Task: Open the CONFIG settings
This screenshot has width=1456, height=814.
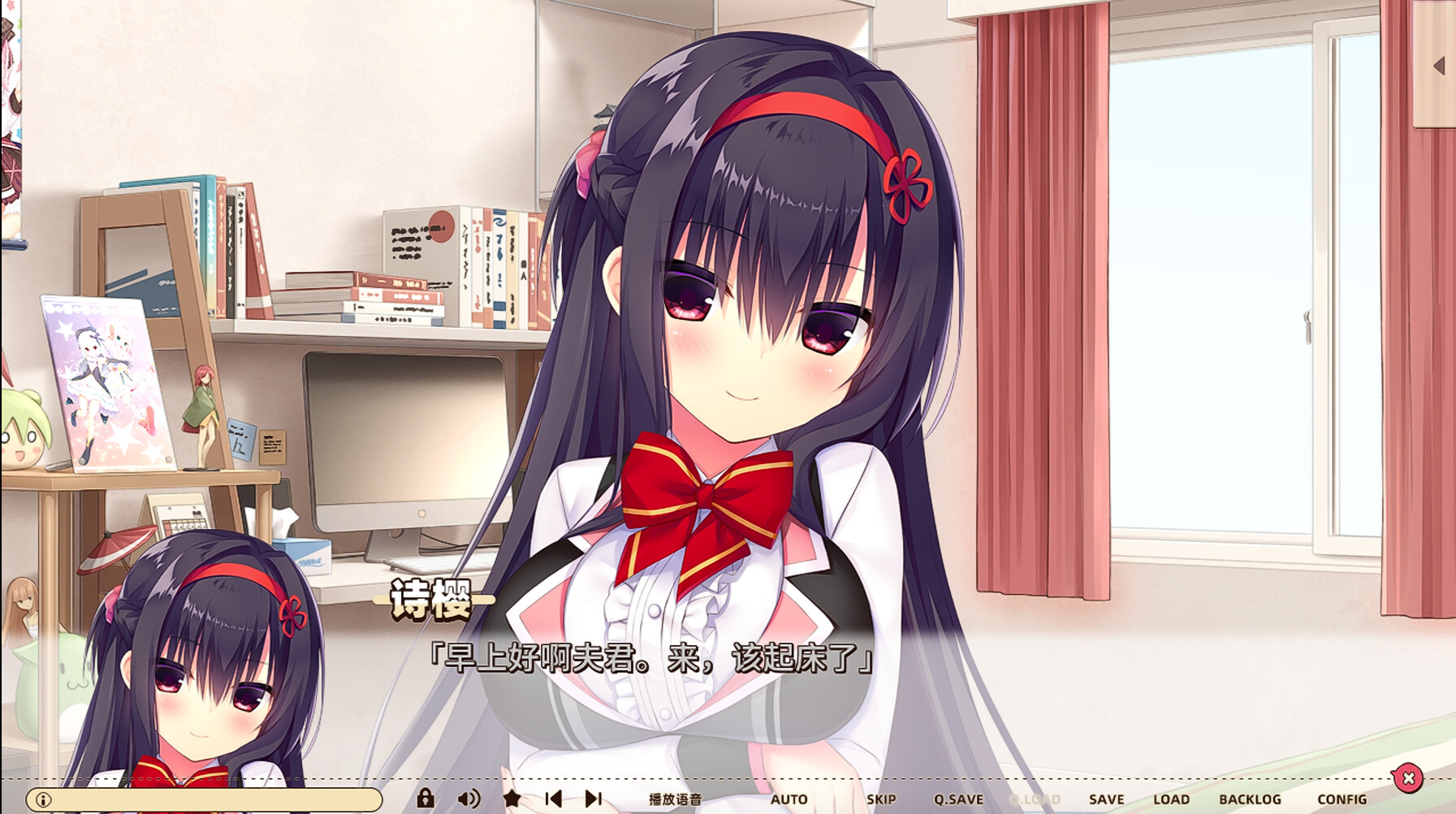Action: [x=1342, y=799]
